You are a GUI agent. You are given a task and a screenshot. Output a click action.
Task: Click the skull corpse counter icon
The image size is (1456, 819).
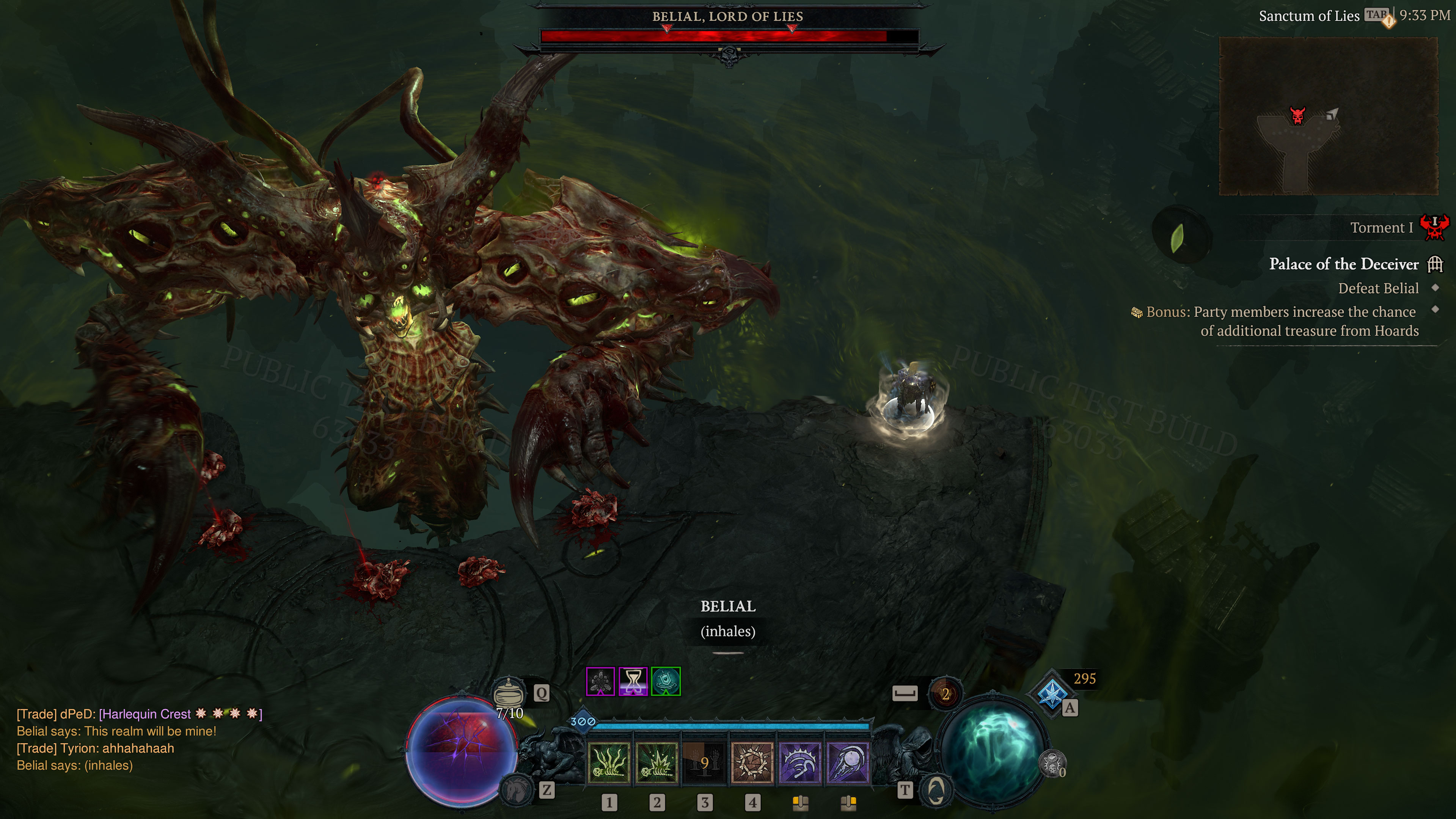point(1053,764)
